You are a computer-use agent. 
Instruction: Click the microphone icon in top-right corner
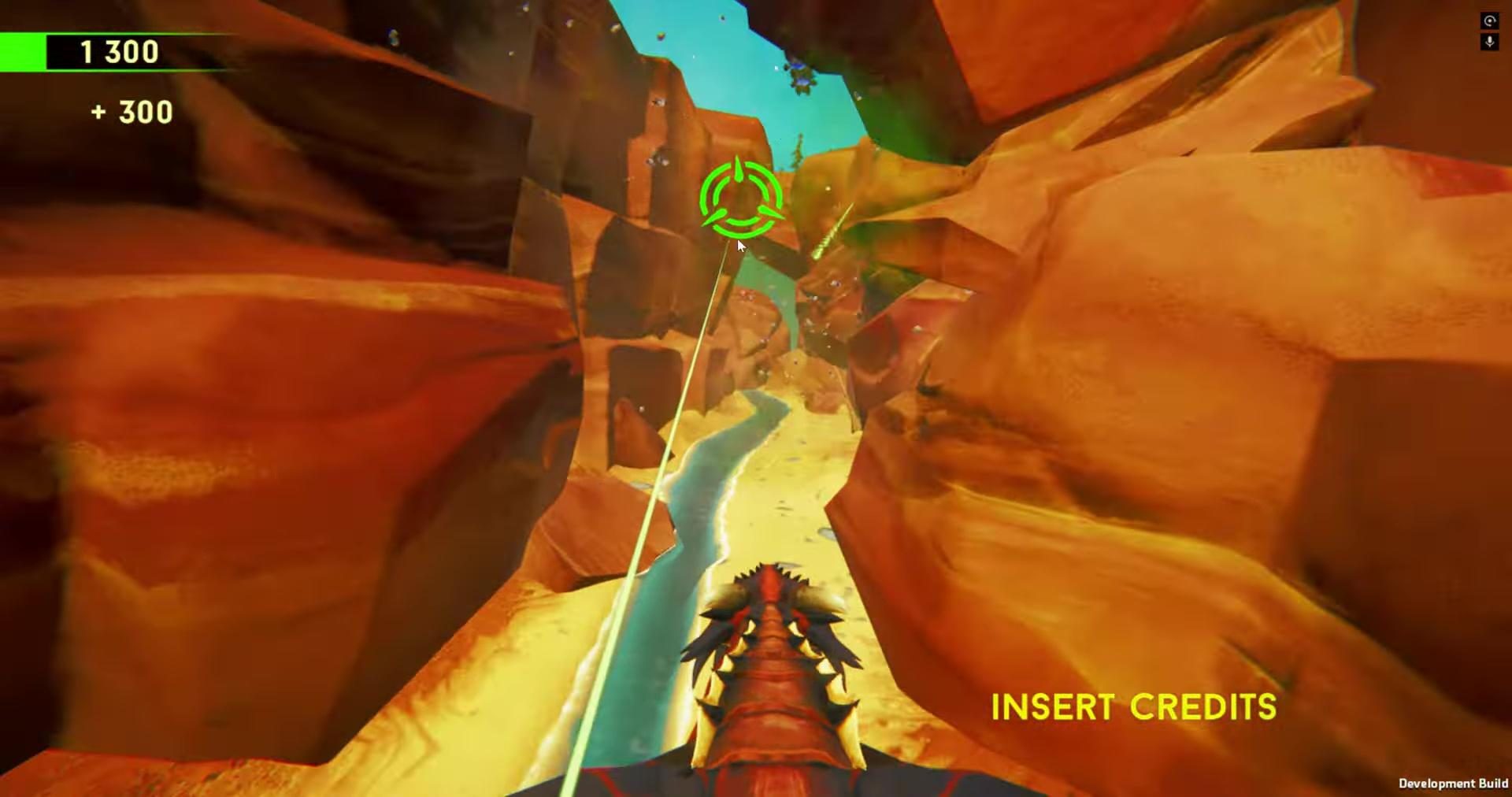1490,42
